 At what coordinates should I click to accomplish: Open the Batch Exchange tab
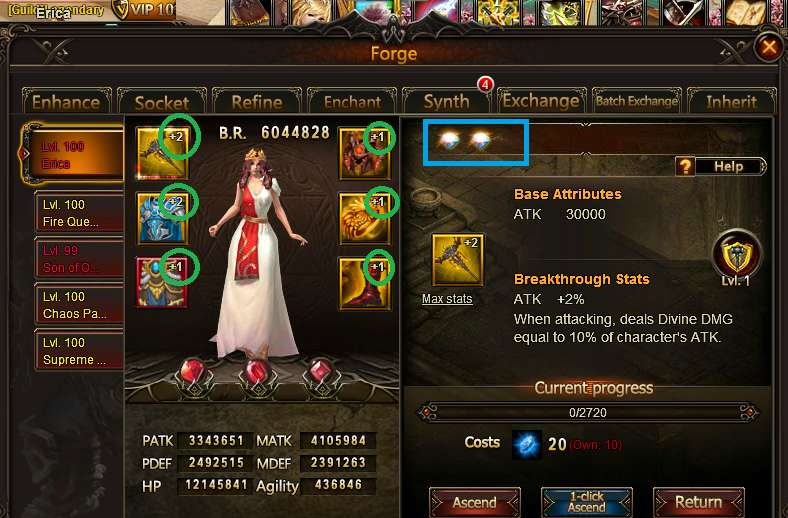click(x=636, y=101)
